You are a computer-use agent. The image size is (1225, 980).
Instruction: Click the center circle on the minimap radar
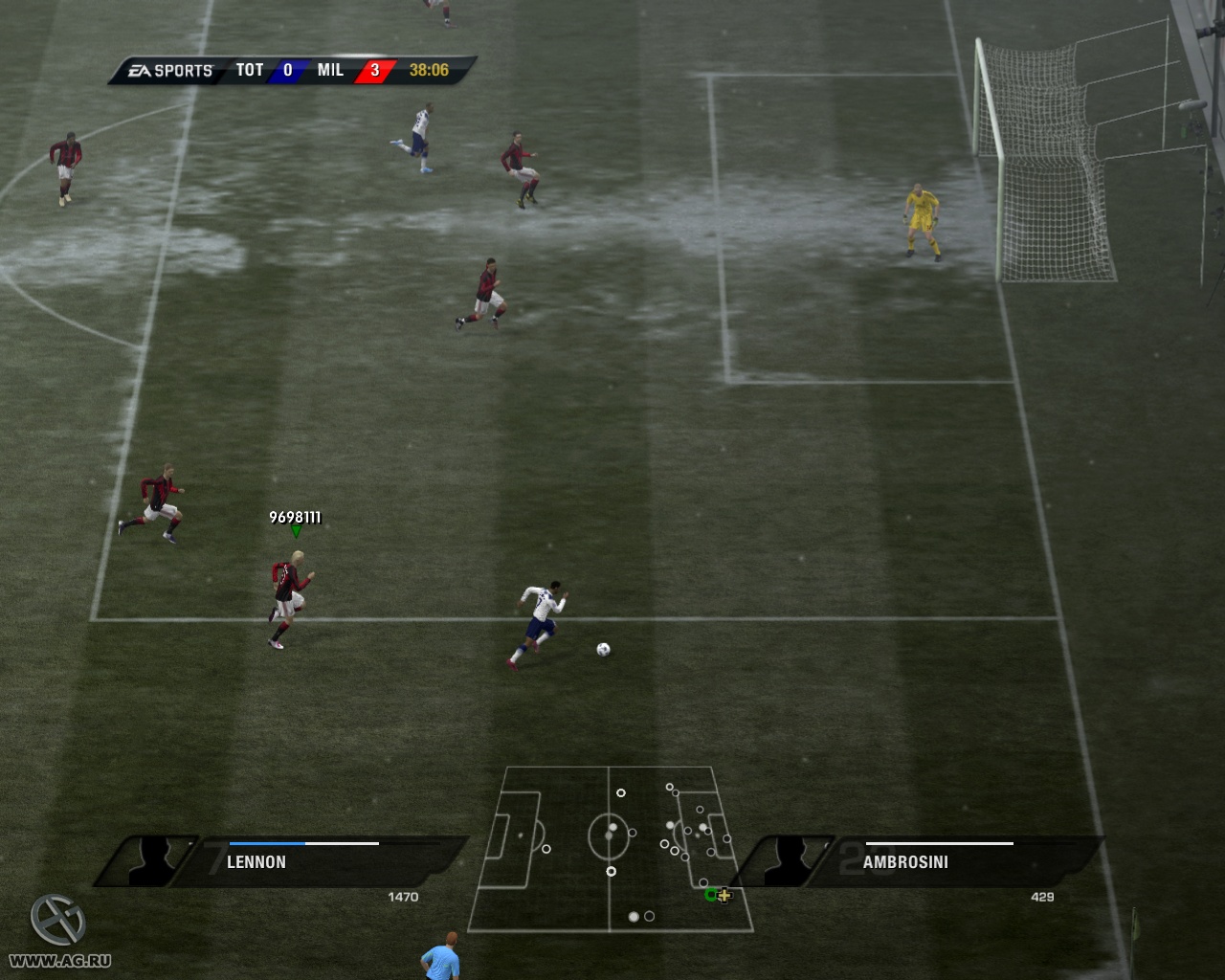610,836
